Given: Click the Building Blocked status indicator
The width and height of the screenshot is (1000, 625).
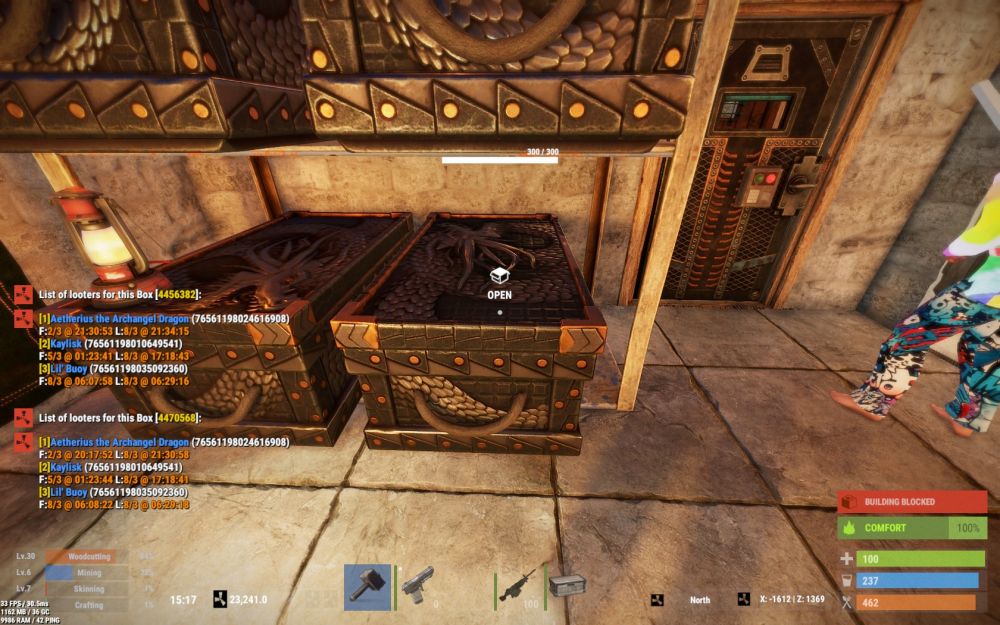Looking at the screenshot, I should pos(911,502).
